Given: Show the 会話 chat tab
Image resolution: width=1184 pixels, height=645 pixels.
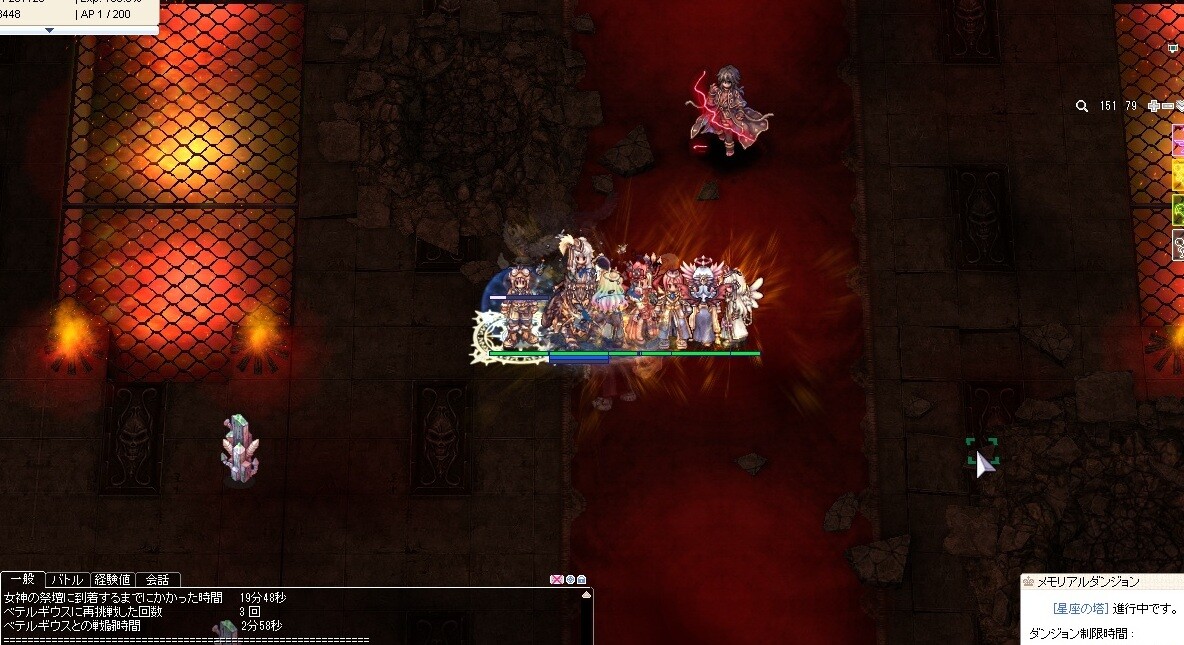Looking at the screenshot, I should [157, 579].
